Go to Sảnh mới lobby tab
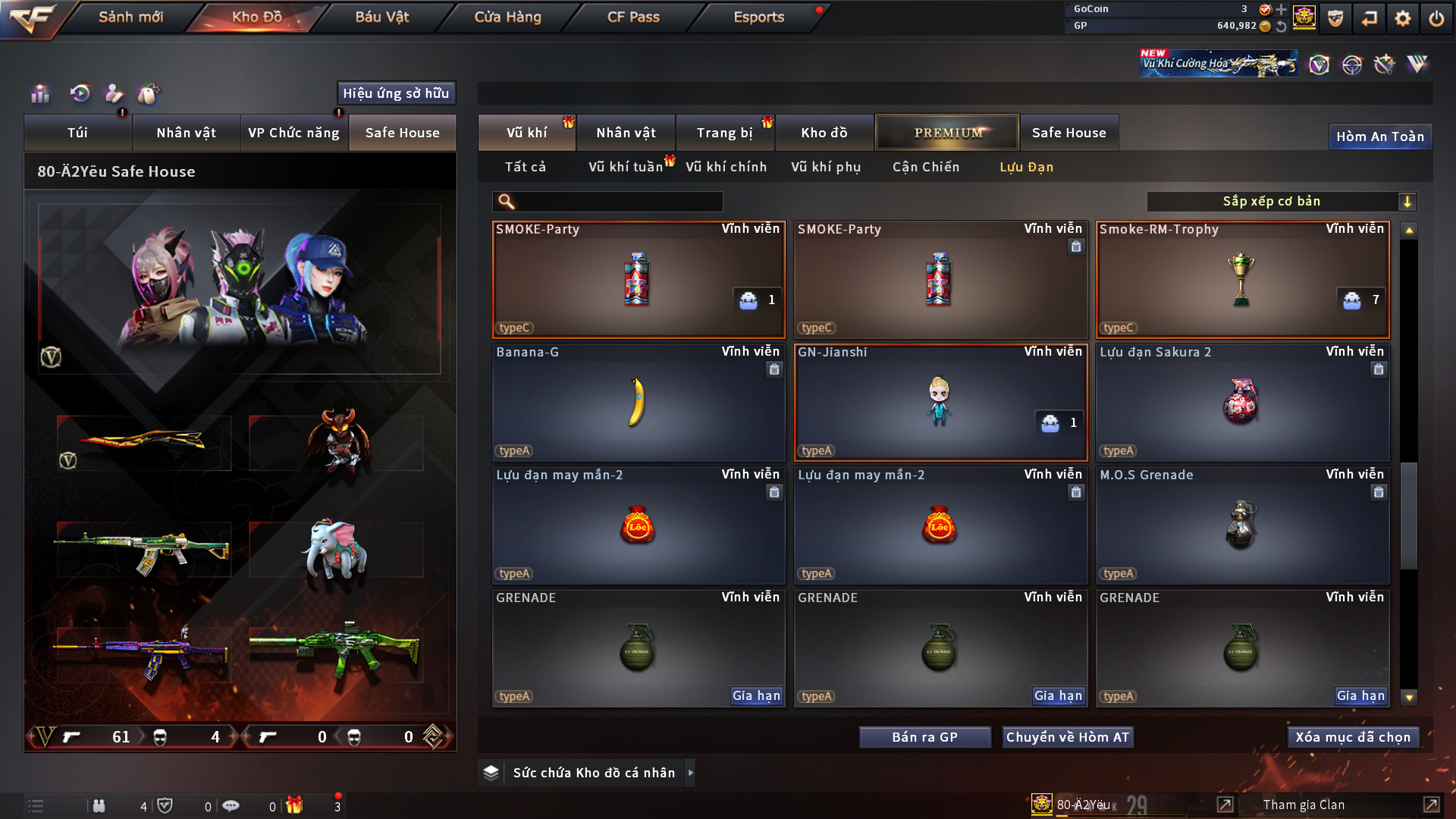1456x819 pixels. (x=130, y=17)
